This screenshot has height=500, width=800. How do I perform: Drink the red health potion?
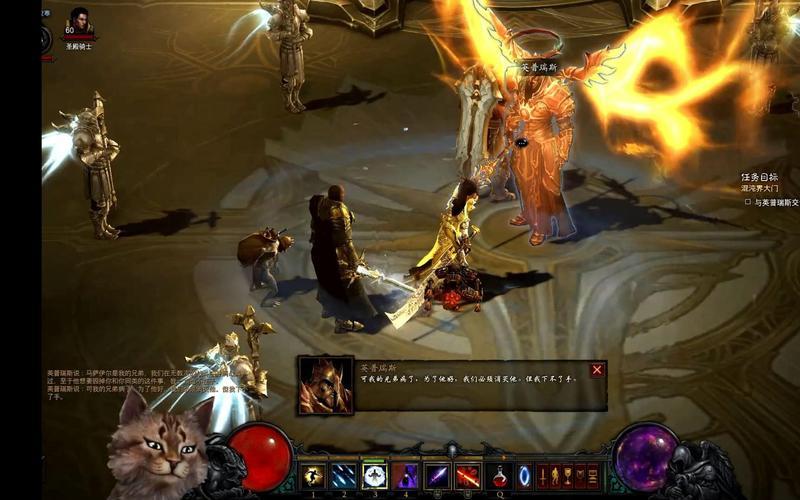(x=499, y=476)
